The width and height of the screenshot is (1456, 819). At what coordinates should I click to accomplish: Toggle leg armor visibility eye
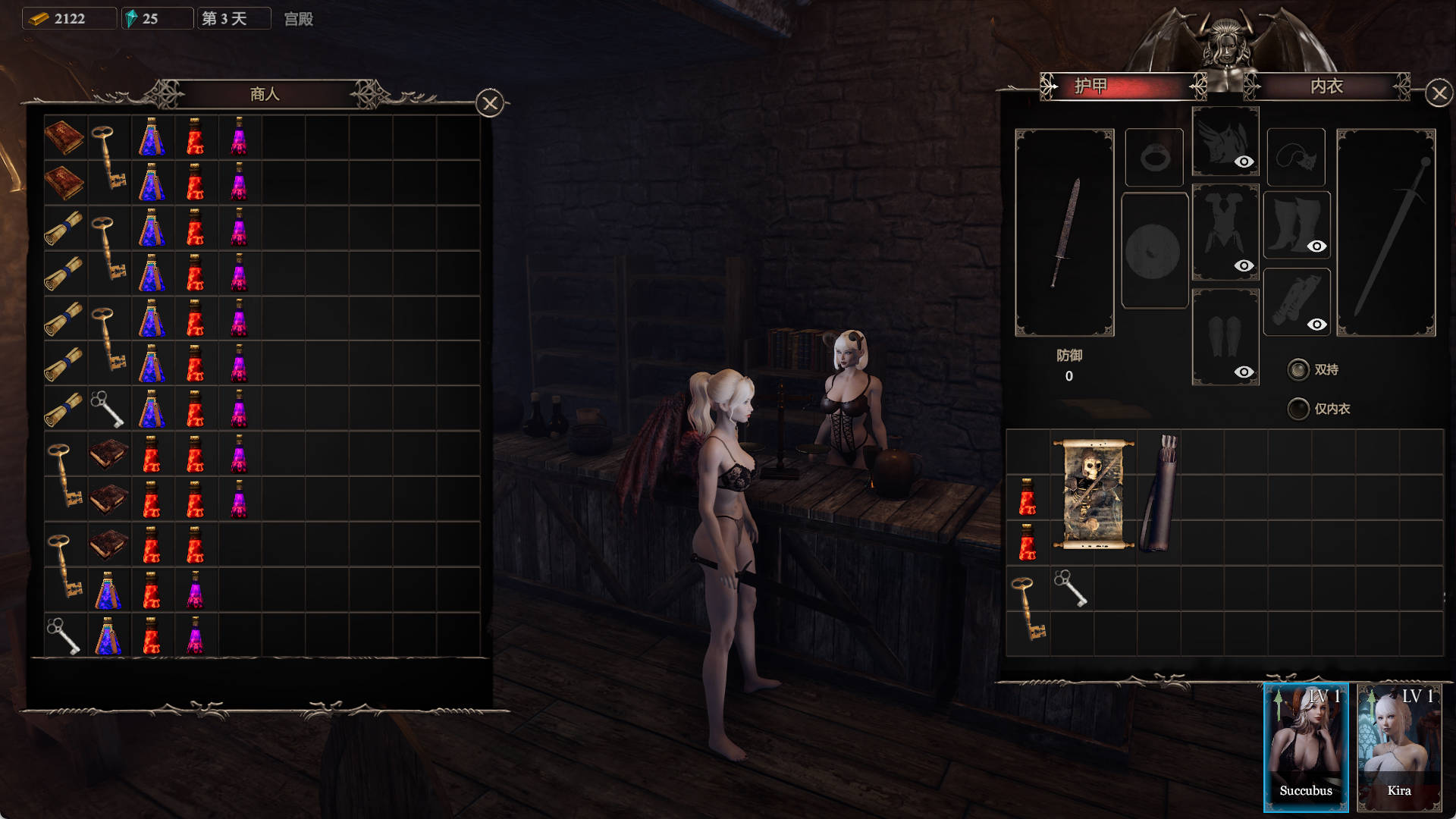[x=1244, y=372]
